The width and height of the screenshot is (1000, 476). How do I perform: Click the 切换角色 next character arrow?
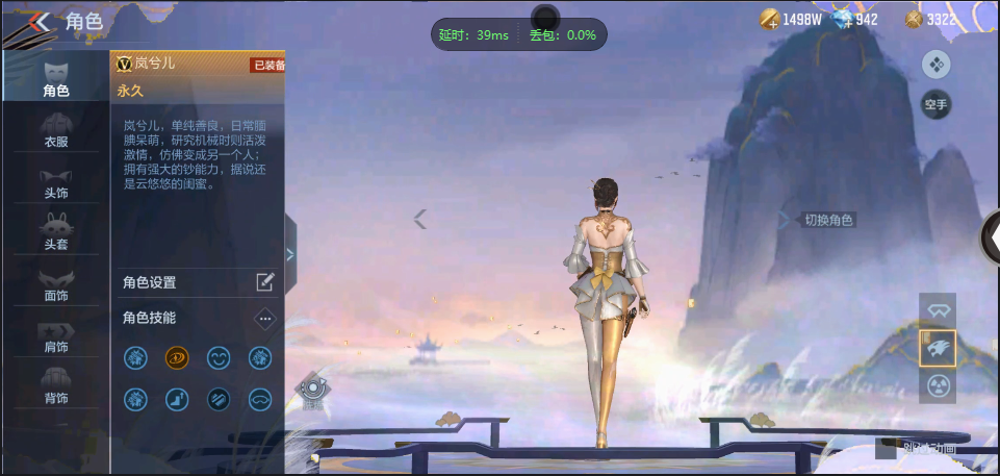pos(785,220)
